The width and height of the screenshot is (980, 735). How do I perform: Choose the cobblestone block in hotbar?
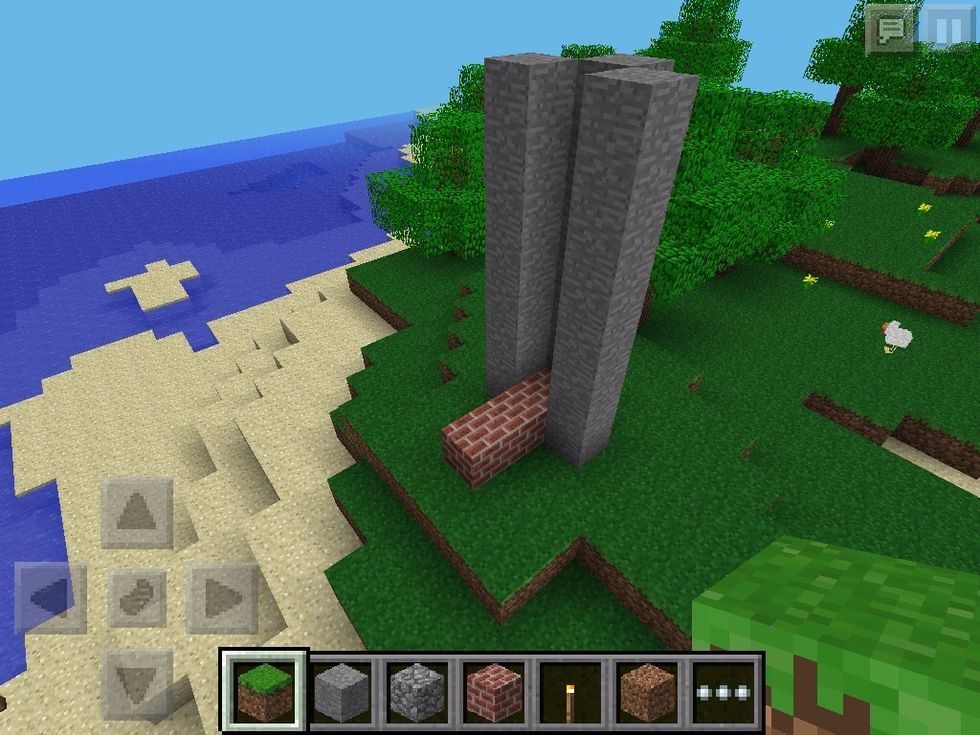coord(417,691)
